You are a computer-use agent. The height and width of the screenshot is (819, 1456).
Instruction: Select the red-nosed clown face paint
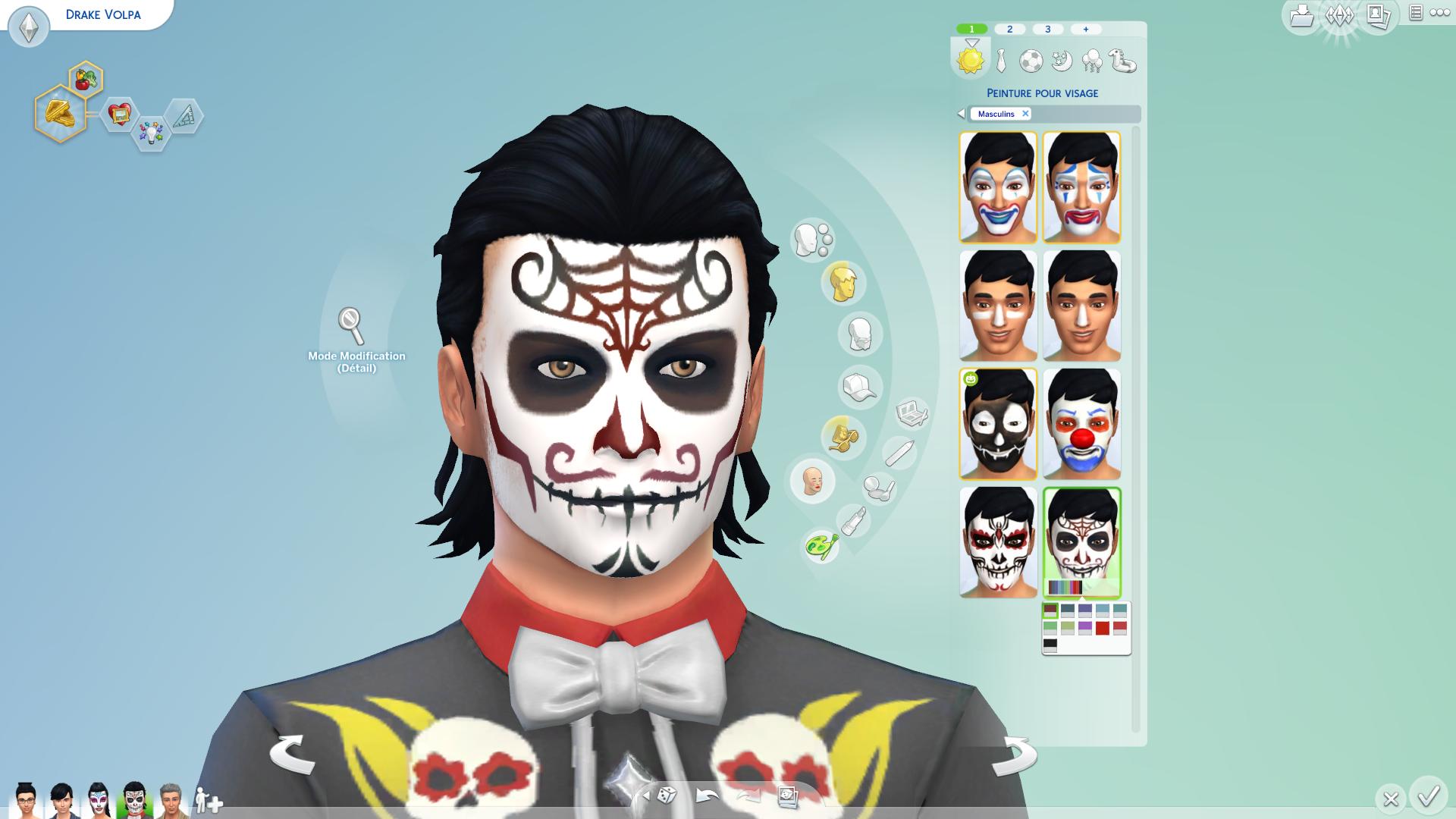[1081, 424]
